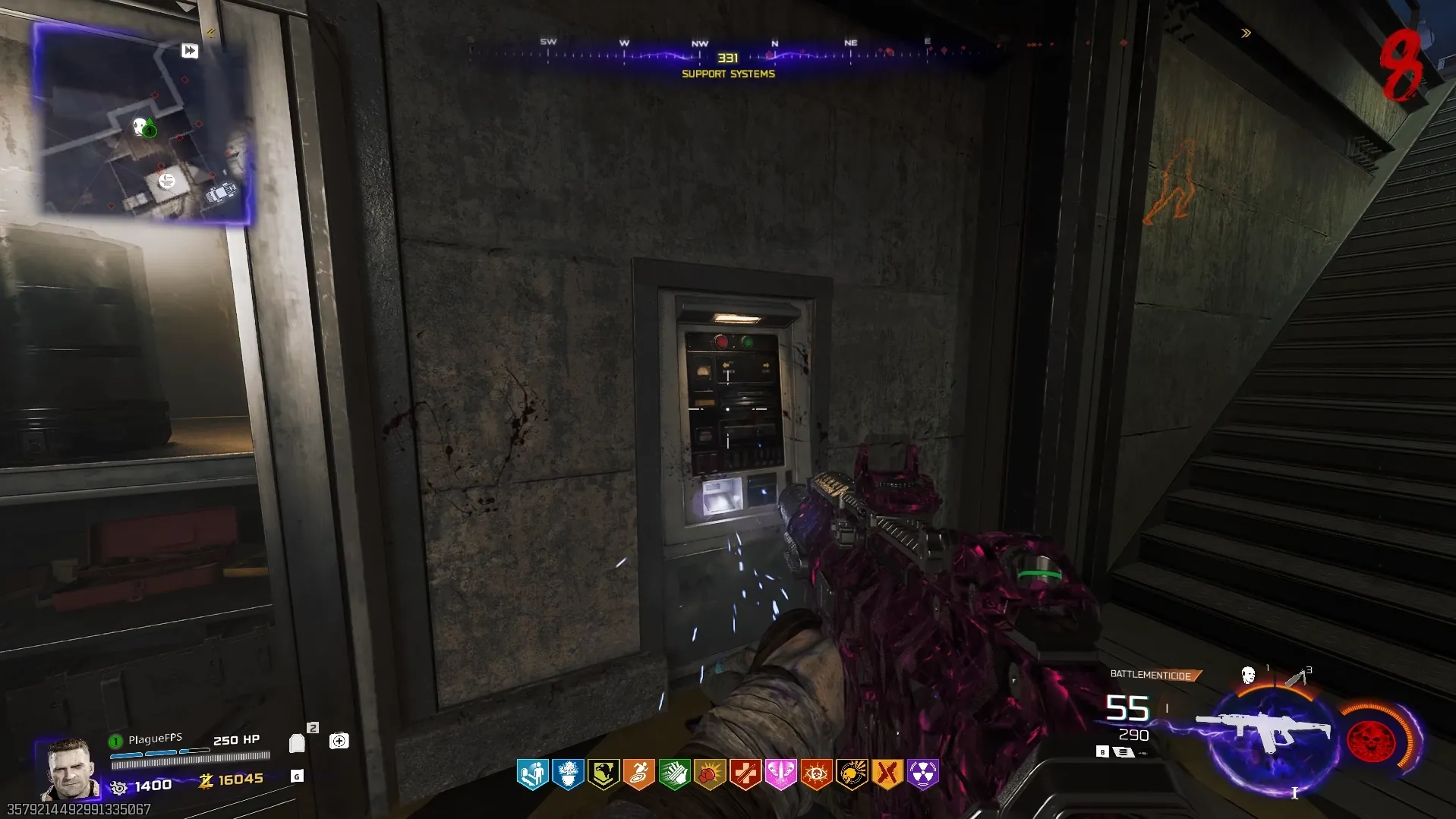Click the truck marker on the minimap

click(222, 193)
